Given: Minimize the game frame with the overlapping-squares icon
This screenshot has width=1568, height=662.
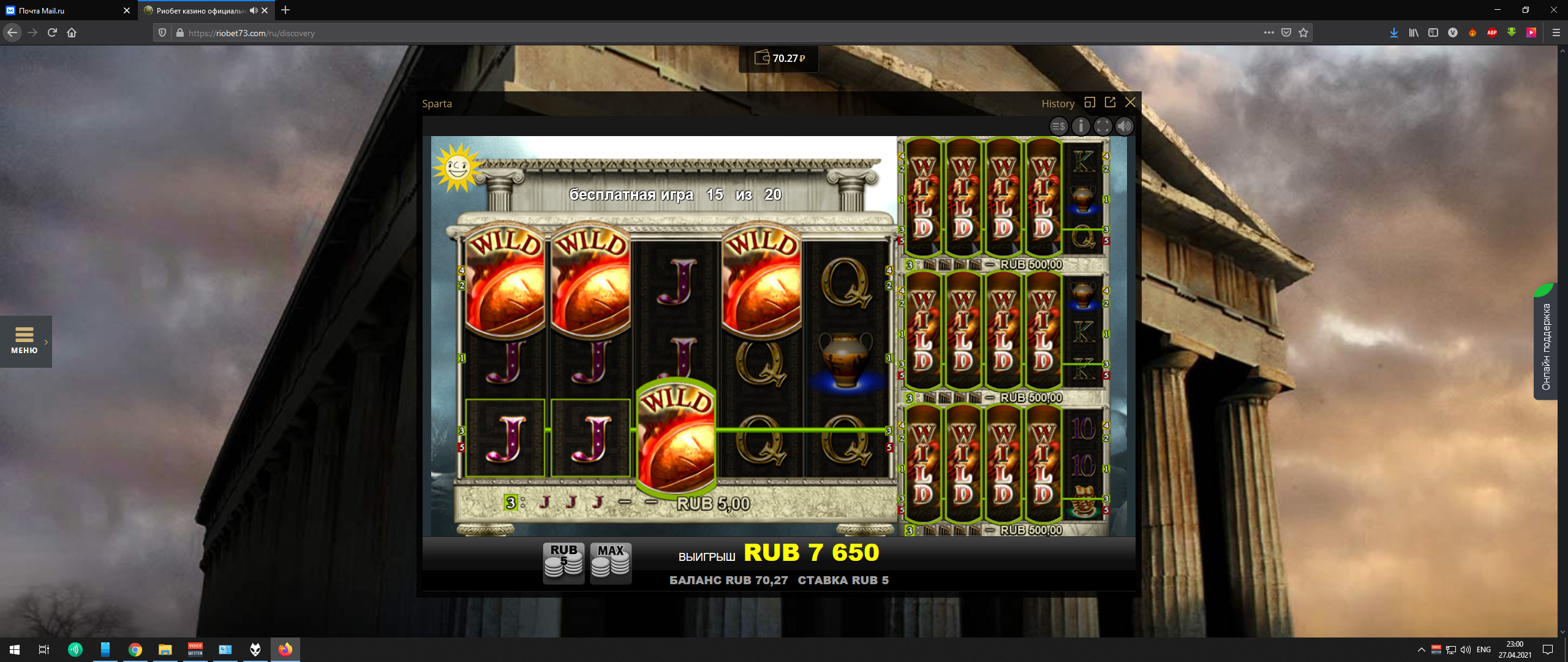Looking at the screenshot, I should pos(1090,102).
